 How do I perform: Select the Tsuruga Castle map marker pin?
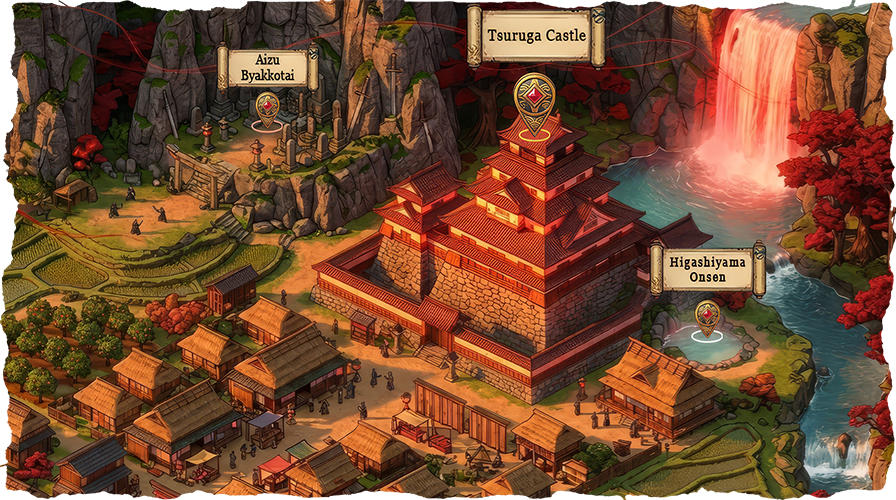pyautogui.click(x=534, y=102)
